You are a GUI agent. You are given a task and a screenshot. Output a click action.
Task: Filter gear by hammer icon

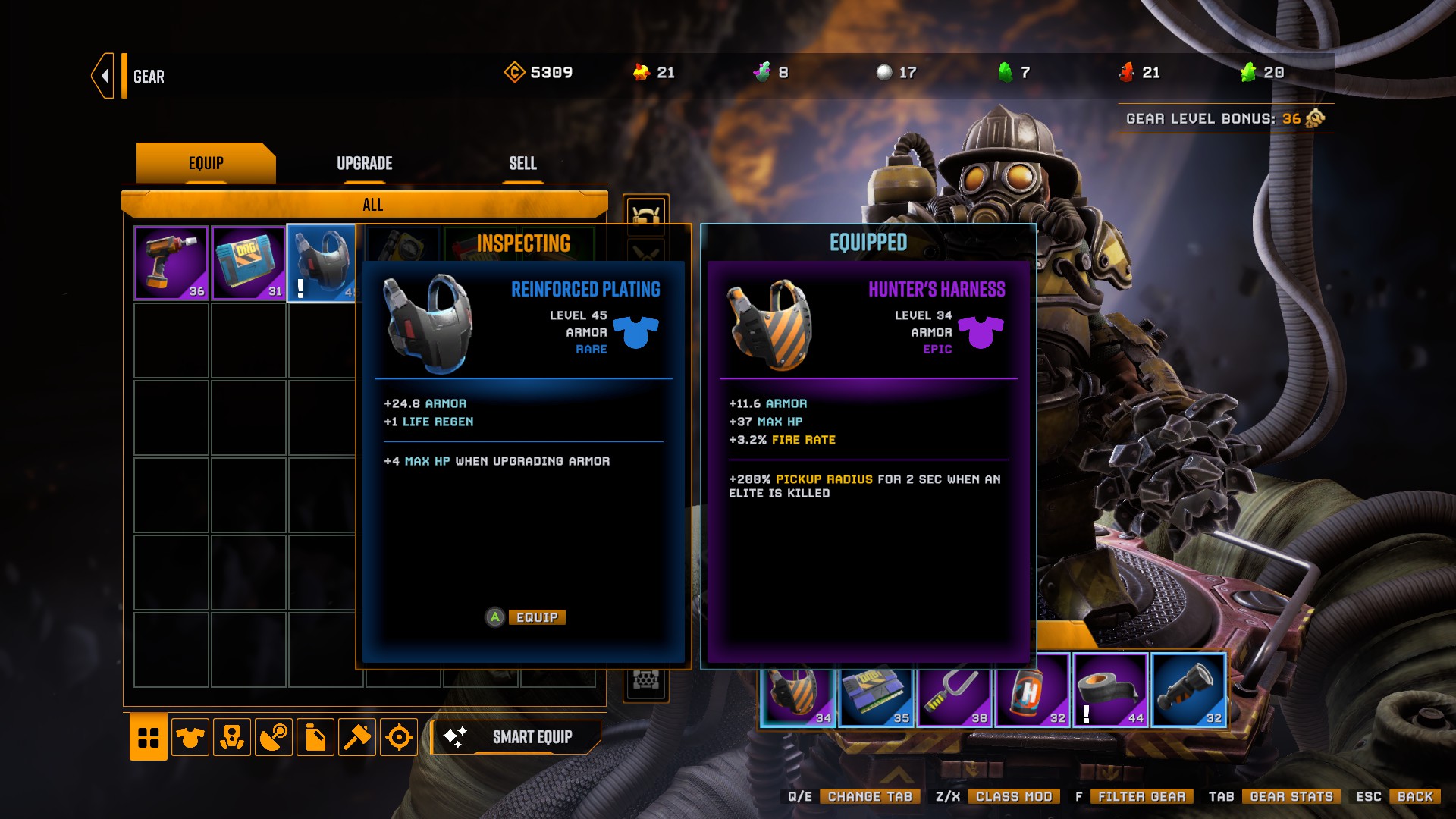pyautogui.click(x=357, y=736)
